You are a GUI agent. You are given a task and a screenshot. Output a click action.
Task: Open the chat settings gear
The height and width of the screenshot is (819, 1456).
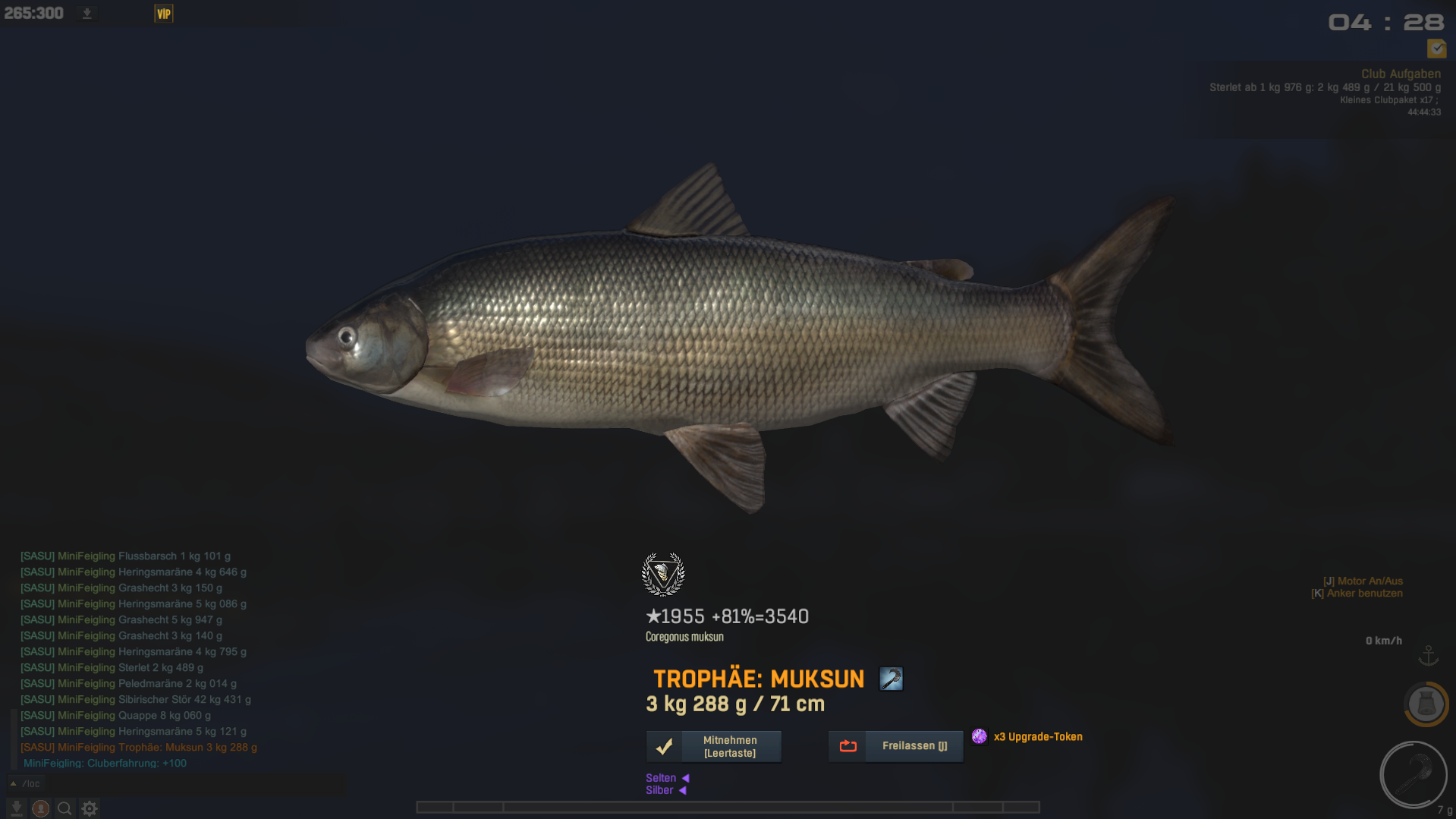90,808
